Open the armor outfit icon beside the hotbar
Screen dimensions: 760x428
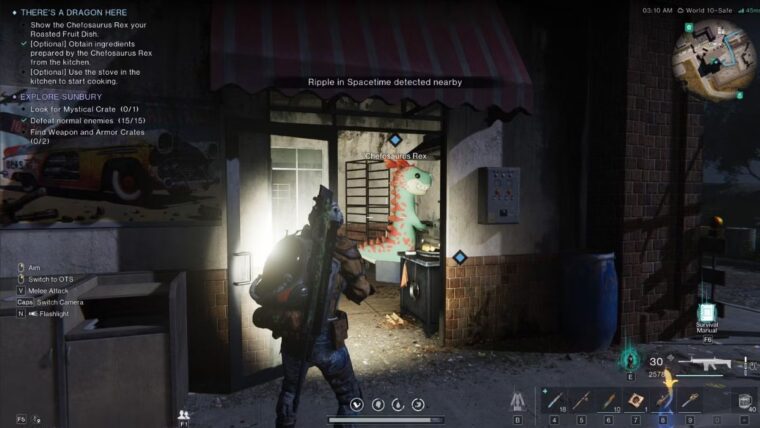(x=517, y=401)
